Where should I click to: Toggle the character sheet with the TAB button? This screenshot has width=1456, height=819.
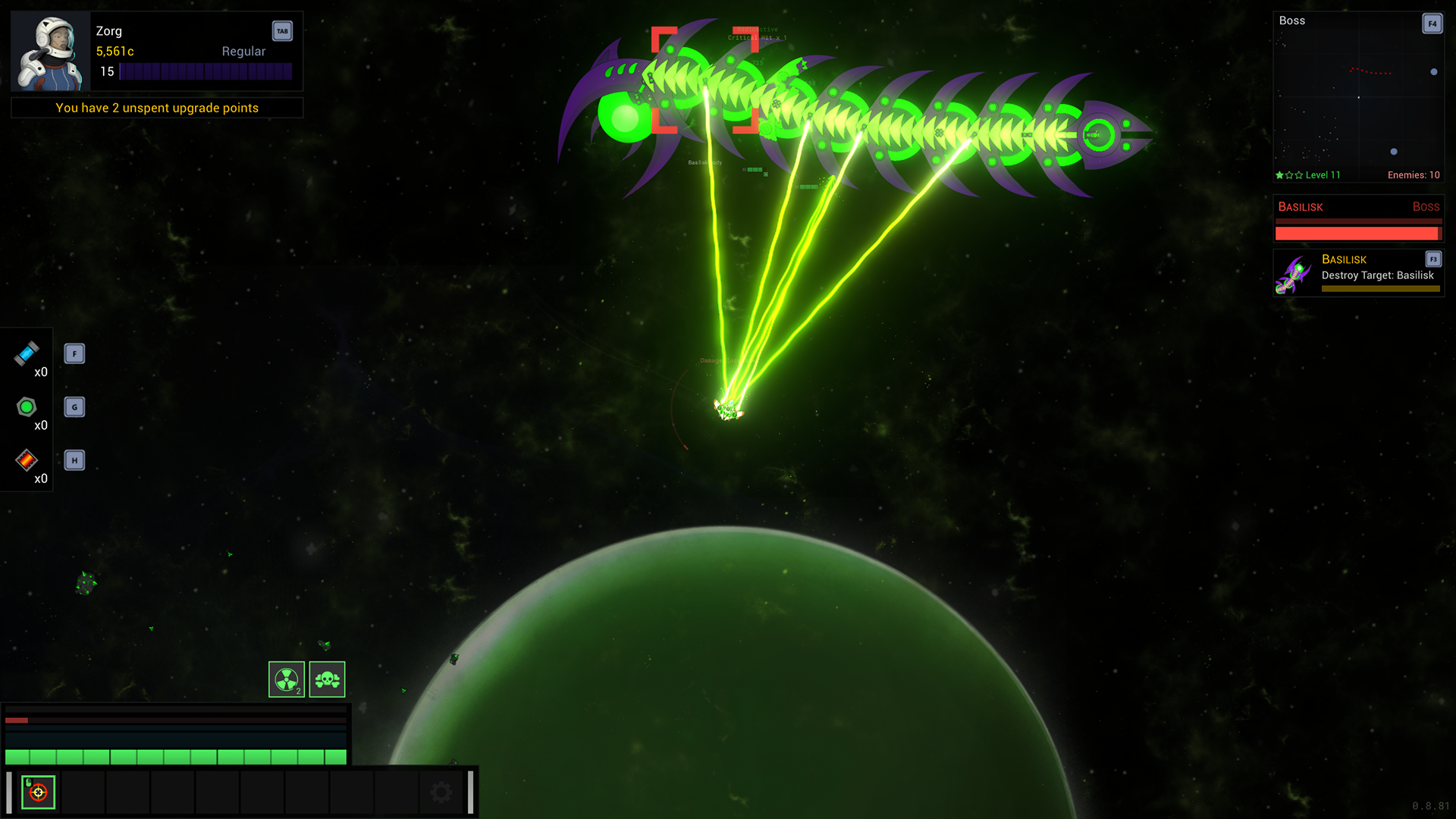tap(281, 31)
